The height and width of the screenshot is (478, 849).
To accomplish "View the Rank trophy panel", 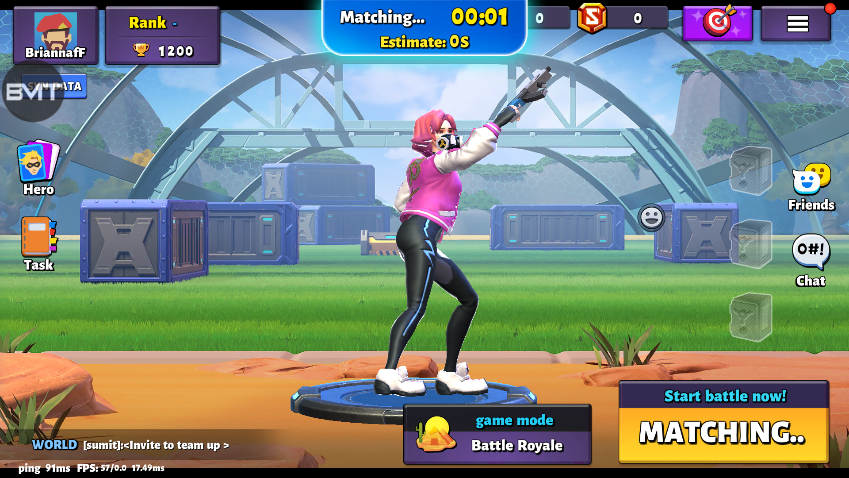I will click(162, 36).
